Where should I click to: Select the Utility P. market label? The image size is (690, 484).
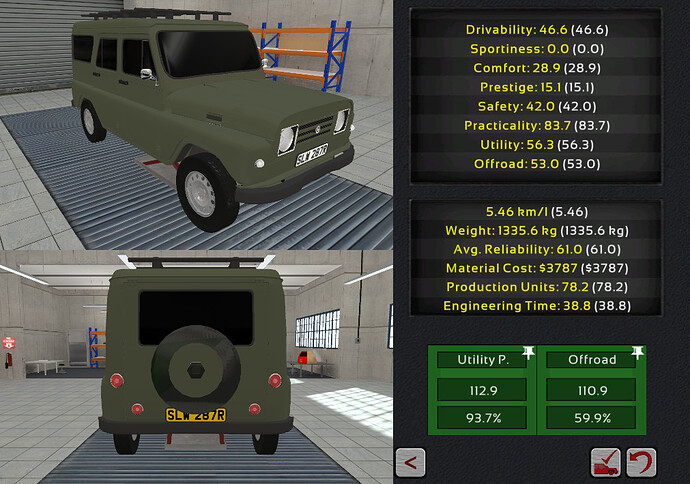[483, 358]
